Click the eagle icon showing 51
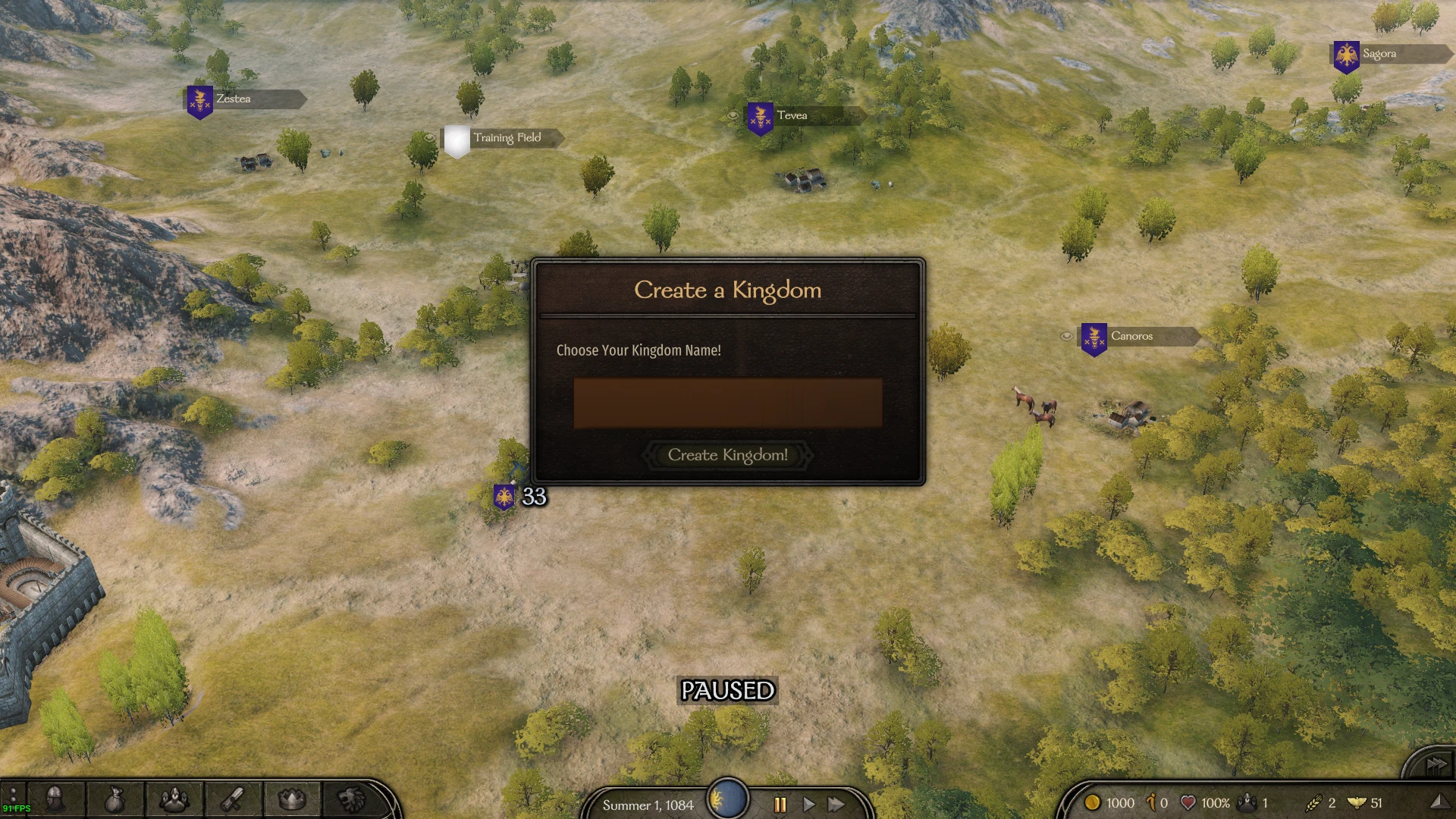 (x=1356, y=802)
